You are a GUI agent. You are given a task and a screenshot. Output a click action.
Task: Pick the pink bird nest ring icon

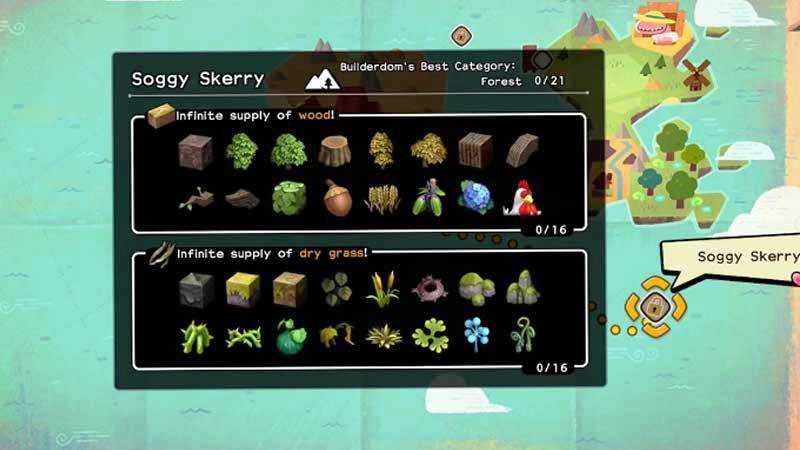pyautogui.click(x=429, y=289)
